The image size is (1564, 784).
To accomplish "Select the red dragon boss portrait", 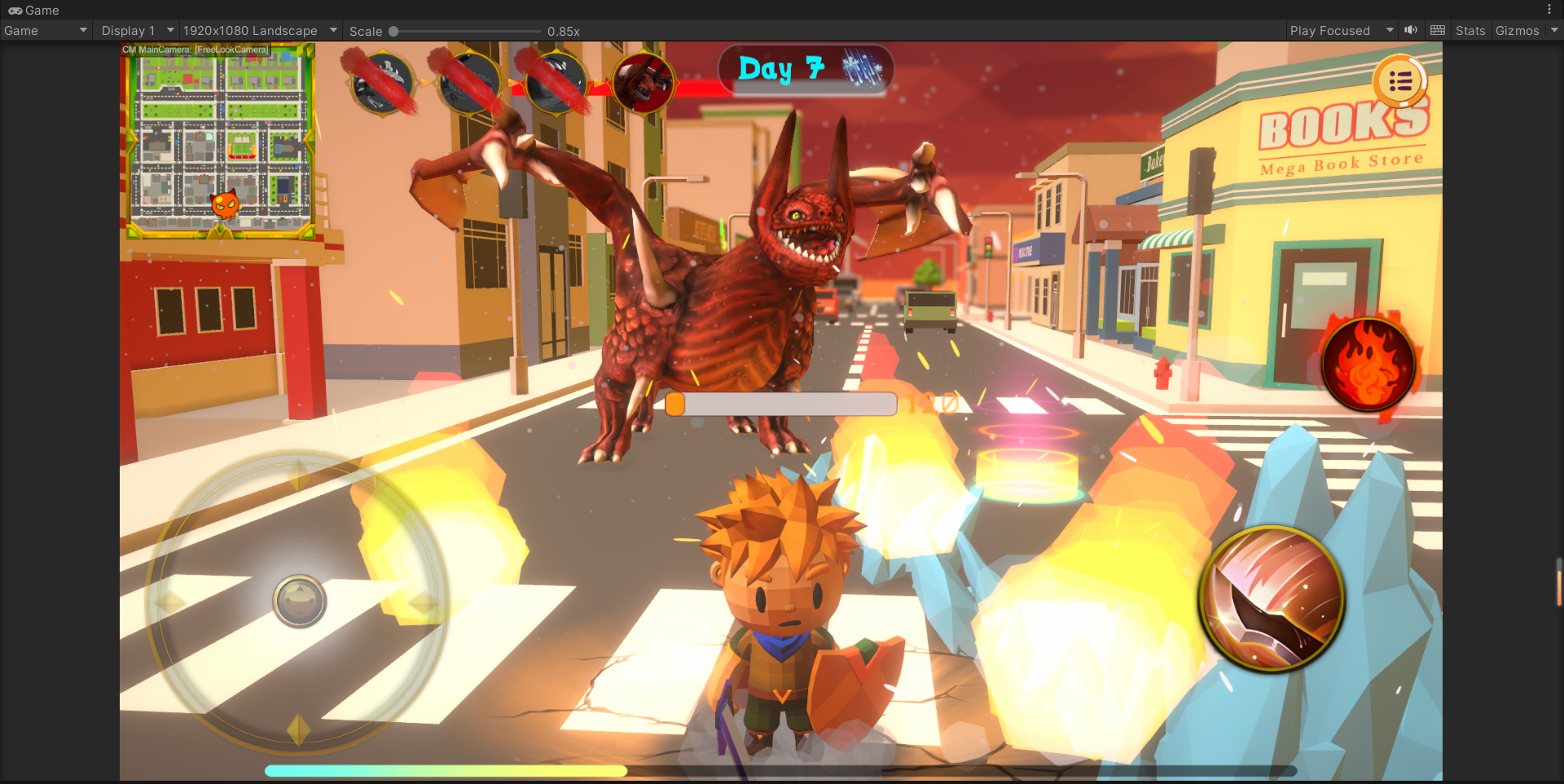I will point(644,83).
